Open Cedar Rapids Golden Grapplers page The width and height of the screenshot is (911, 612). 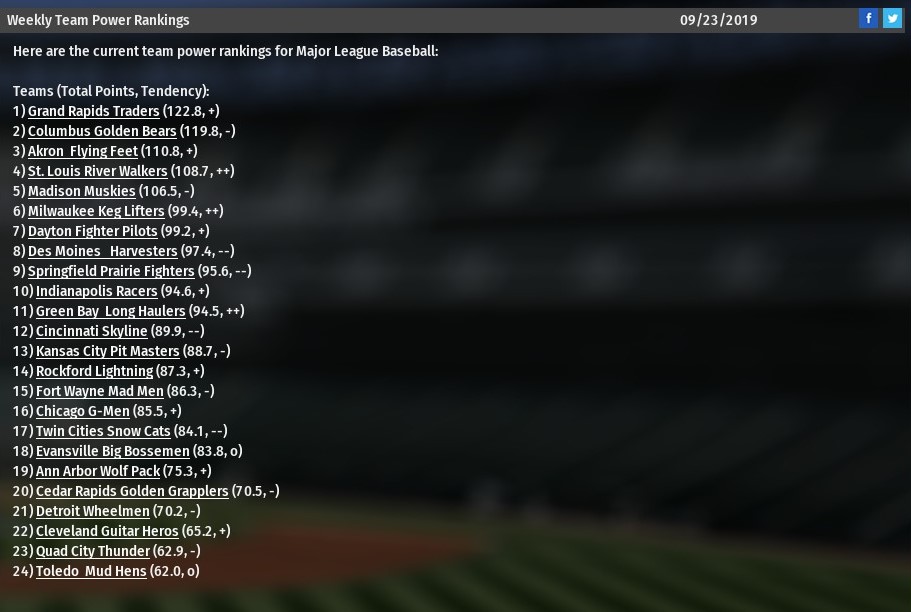[132, 491]
